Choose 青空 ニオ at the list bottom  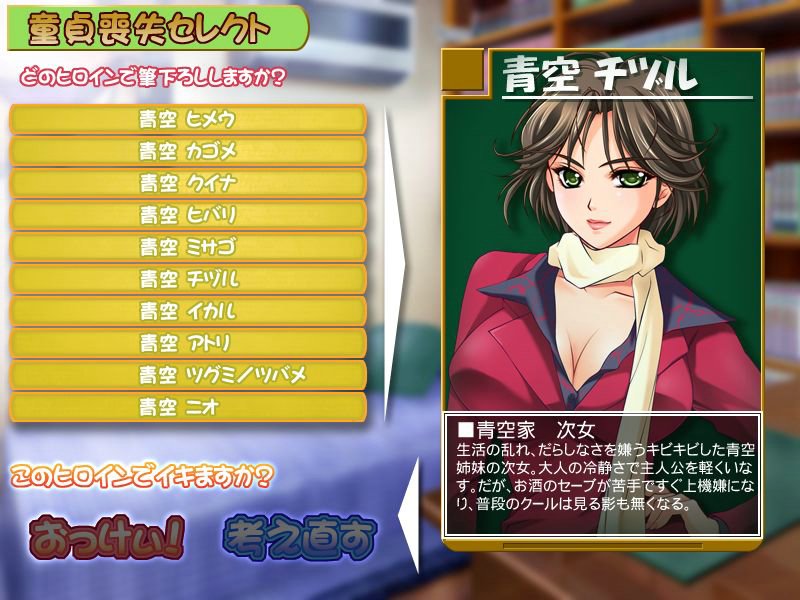pyautogui.click(x=188, y=407)
